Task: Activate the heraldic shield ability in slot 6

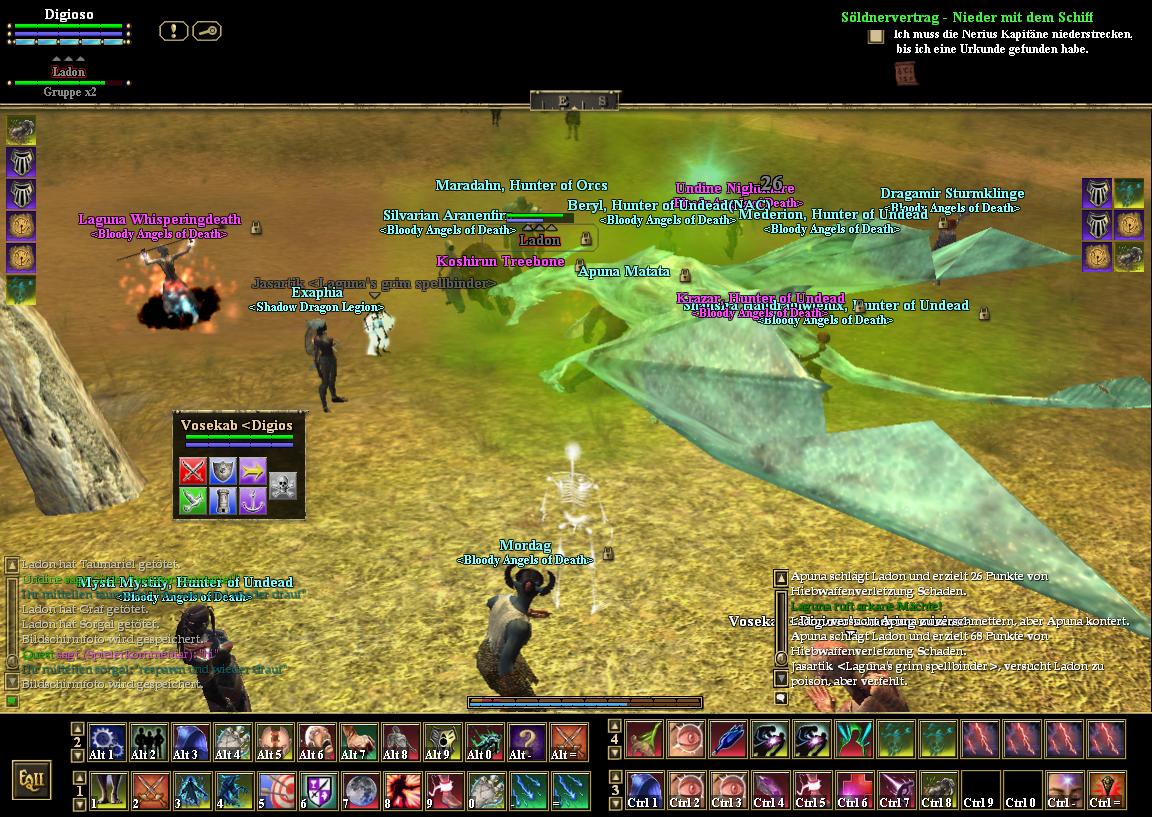Action: pyautogui.click(x=317, y=790)
